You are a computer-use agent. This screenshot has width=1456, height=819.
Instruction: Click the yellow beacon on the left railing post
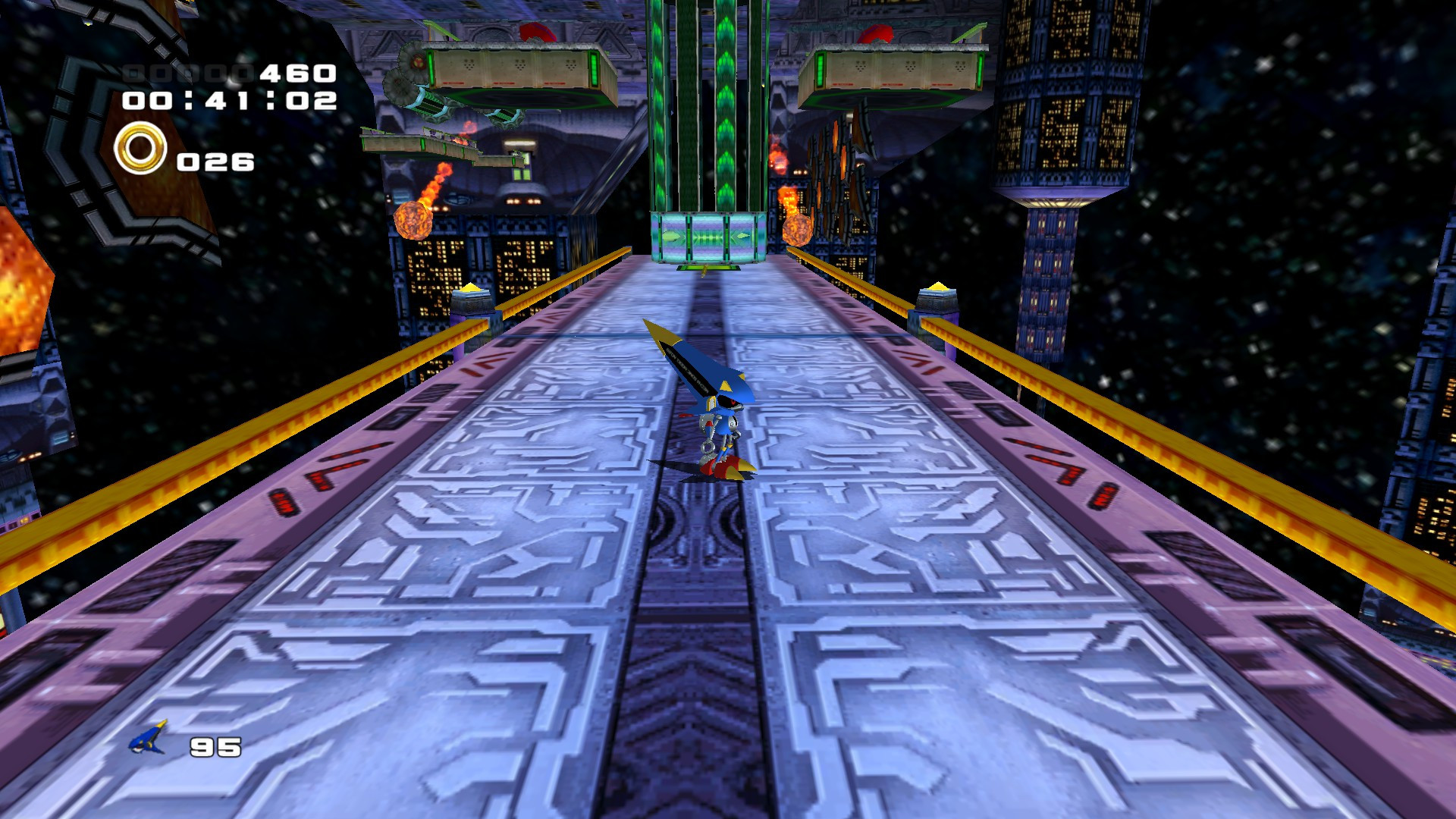click(471, 288)
